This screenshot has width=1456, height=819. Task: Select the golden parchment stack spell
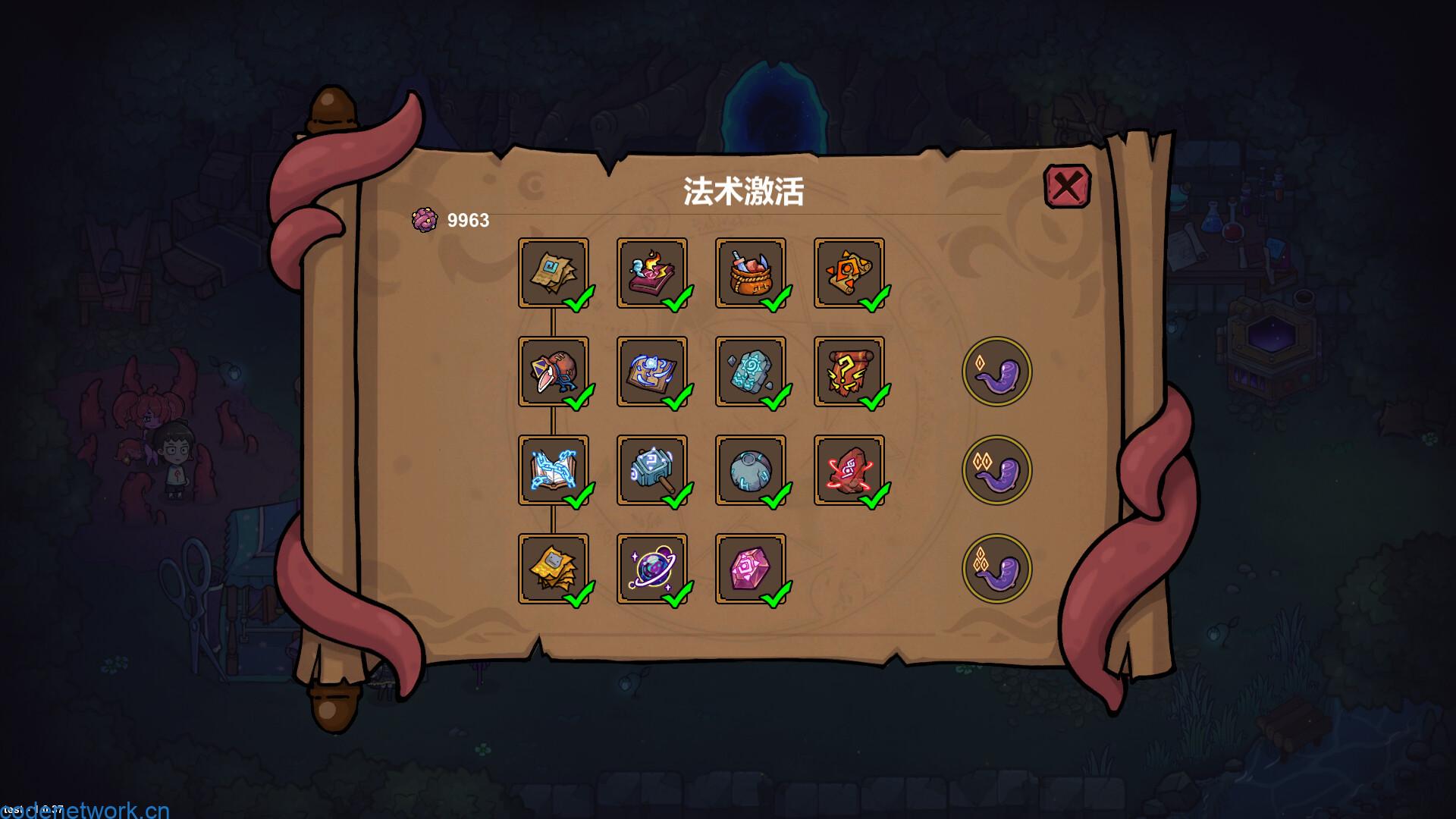click(554, 569)
